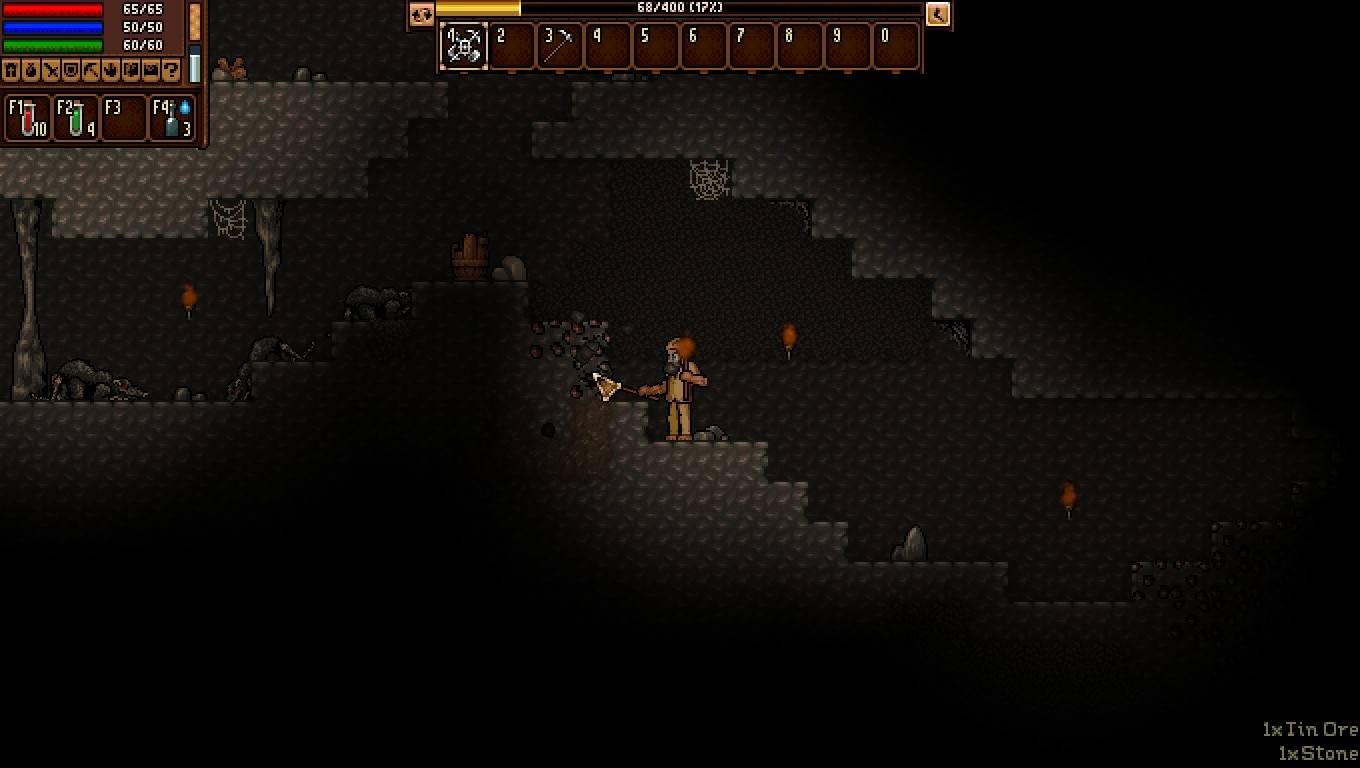Open the shield icon menu button

71,70
